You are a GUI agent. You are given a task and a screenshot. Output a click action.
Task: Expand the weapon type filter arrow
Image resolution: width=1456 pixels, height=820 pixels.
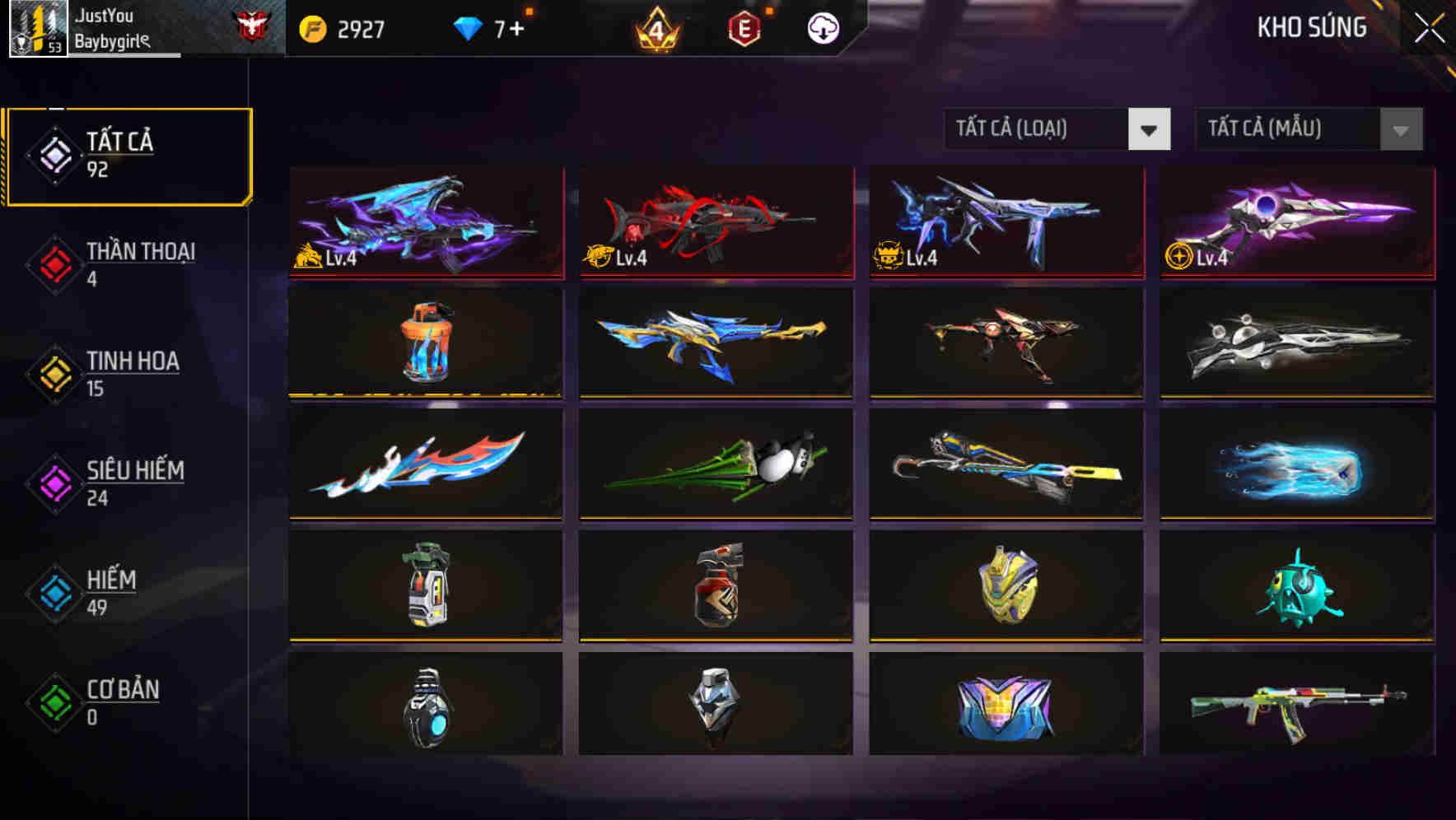[1149, 129]
